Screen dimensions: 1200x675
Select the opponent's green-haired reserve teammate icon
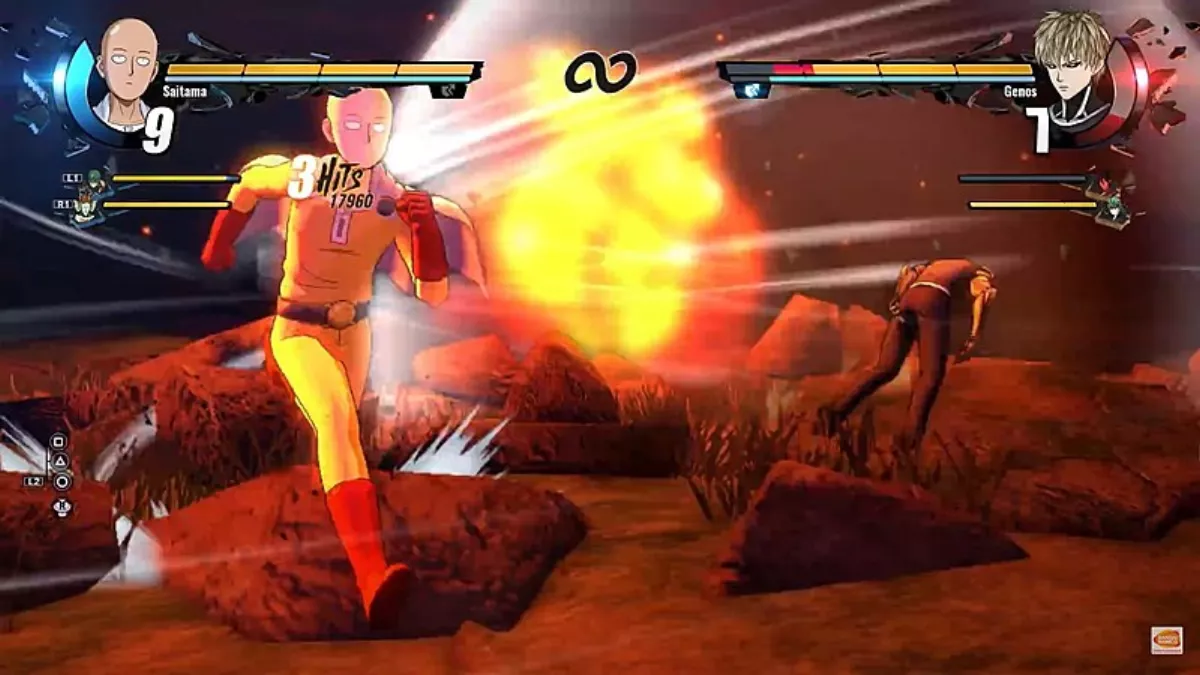(1116, 208)
